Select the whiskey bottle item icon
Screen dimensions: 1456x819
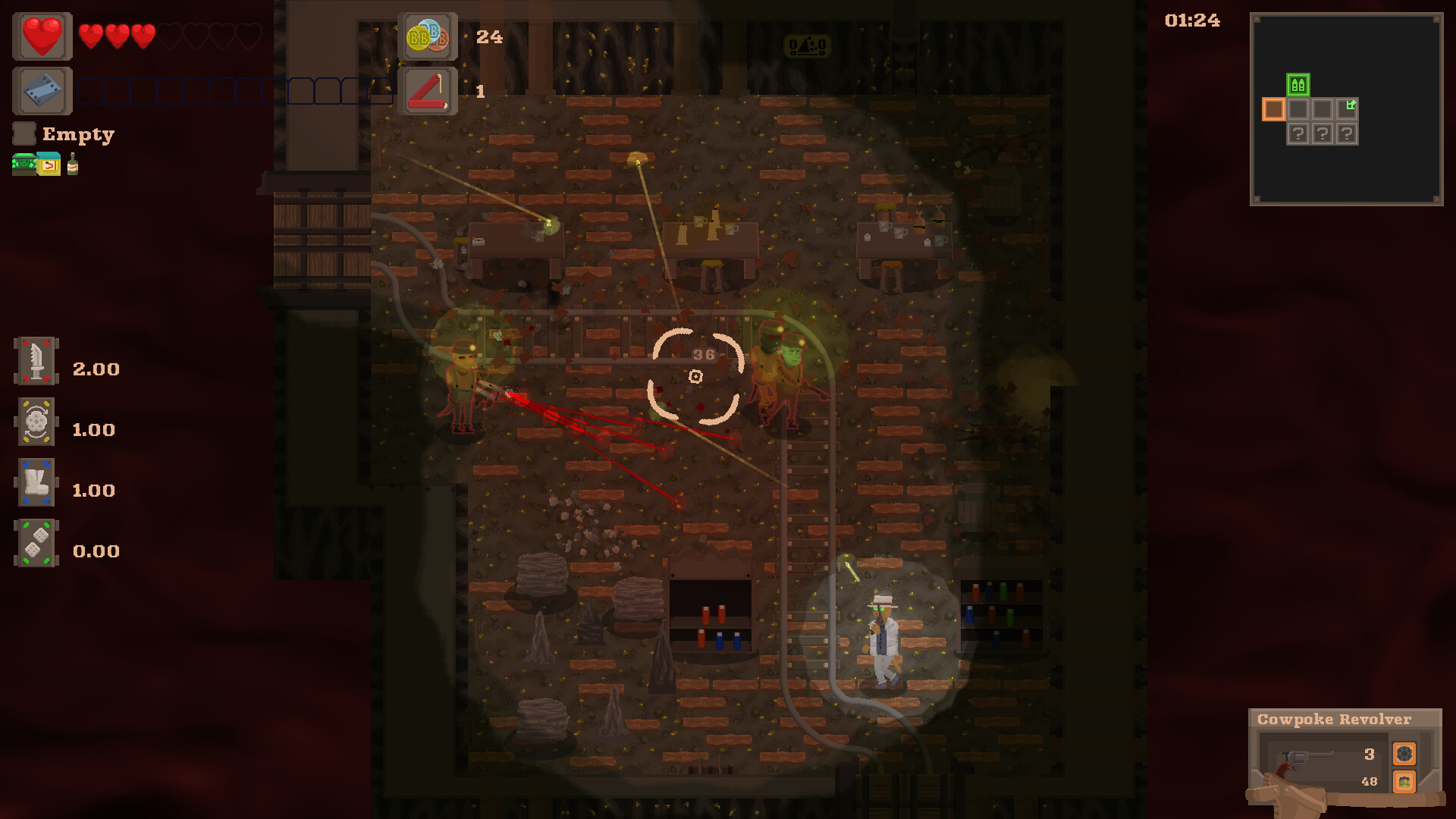pyautogui.click(x=73, y=164)
